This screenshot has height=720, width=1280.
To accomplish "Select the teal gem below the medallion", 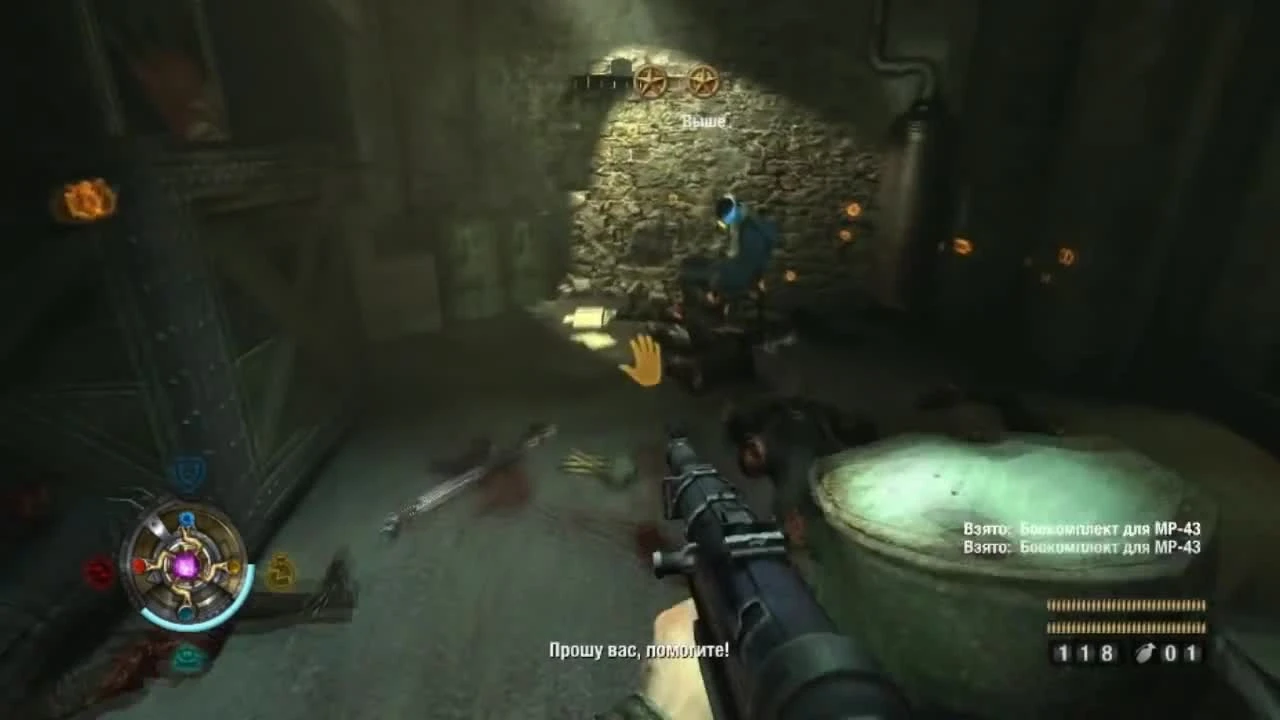I will click(185, 612).
